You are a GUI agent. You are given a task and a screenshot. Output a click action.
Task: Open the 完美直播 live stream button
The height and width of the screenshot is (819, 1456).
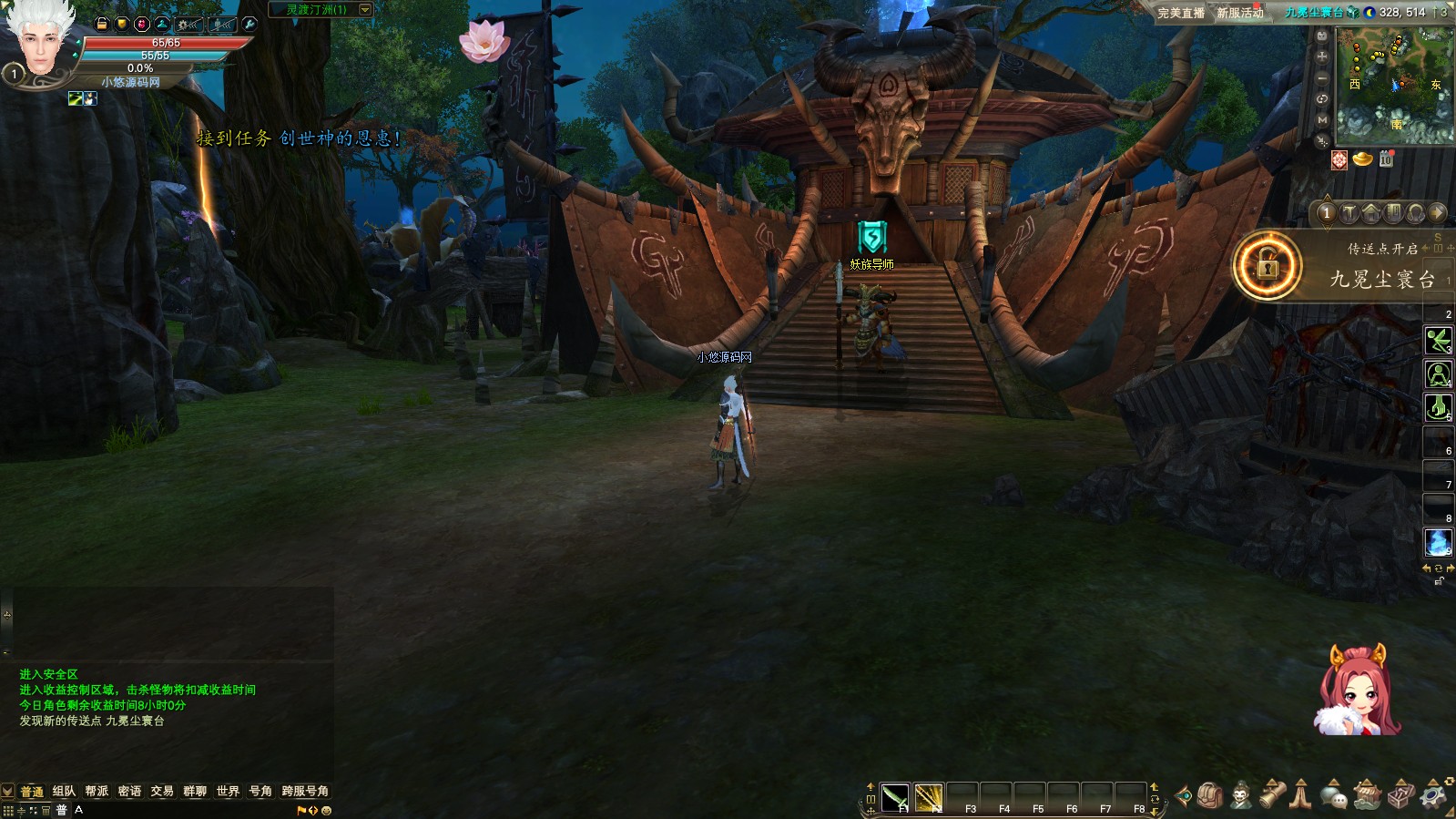click(x=1181, y=13)
